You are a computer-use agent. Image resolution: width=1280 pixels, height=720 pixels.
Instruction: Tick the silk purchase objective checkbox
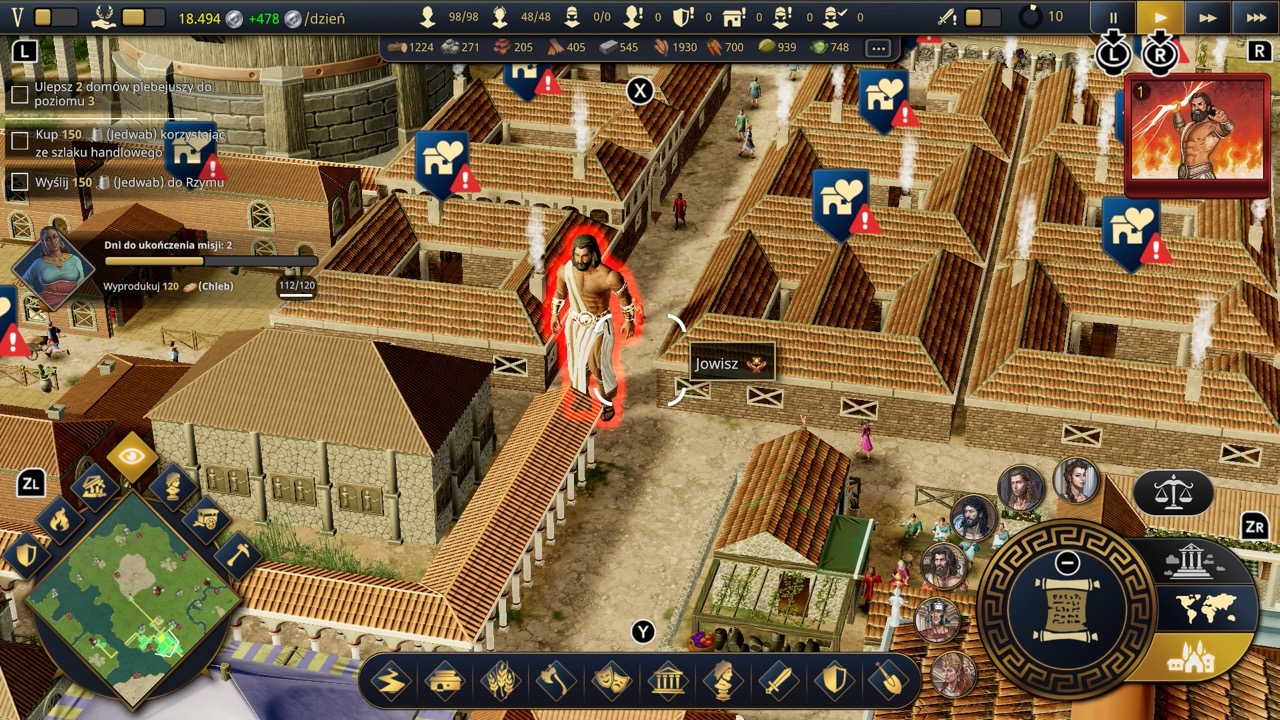(x=19, y=142)
